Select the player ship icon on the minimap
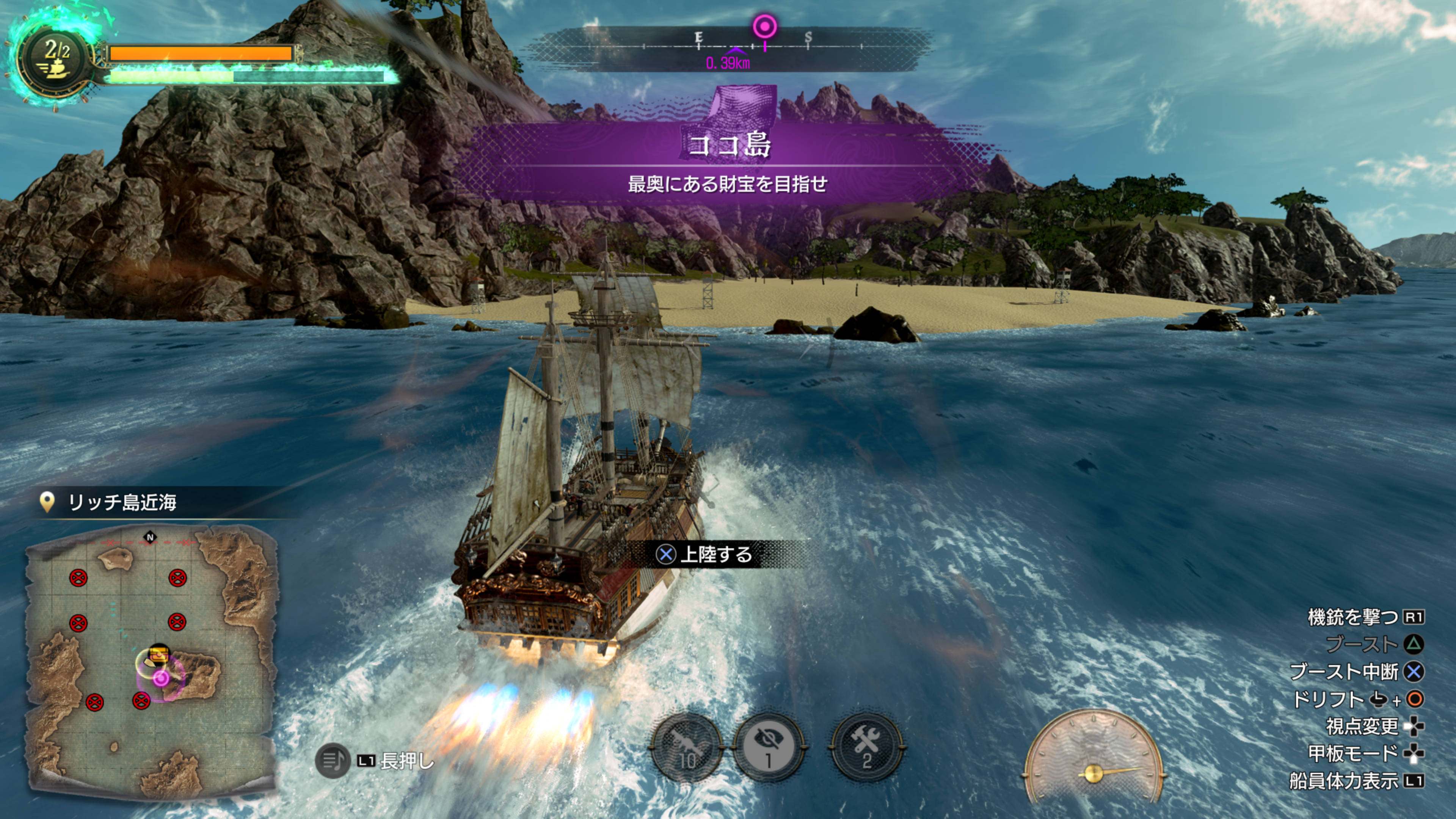1456x819 pixels. [158, 655]
